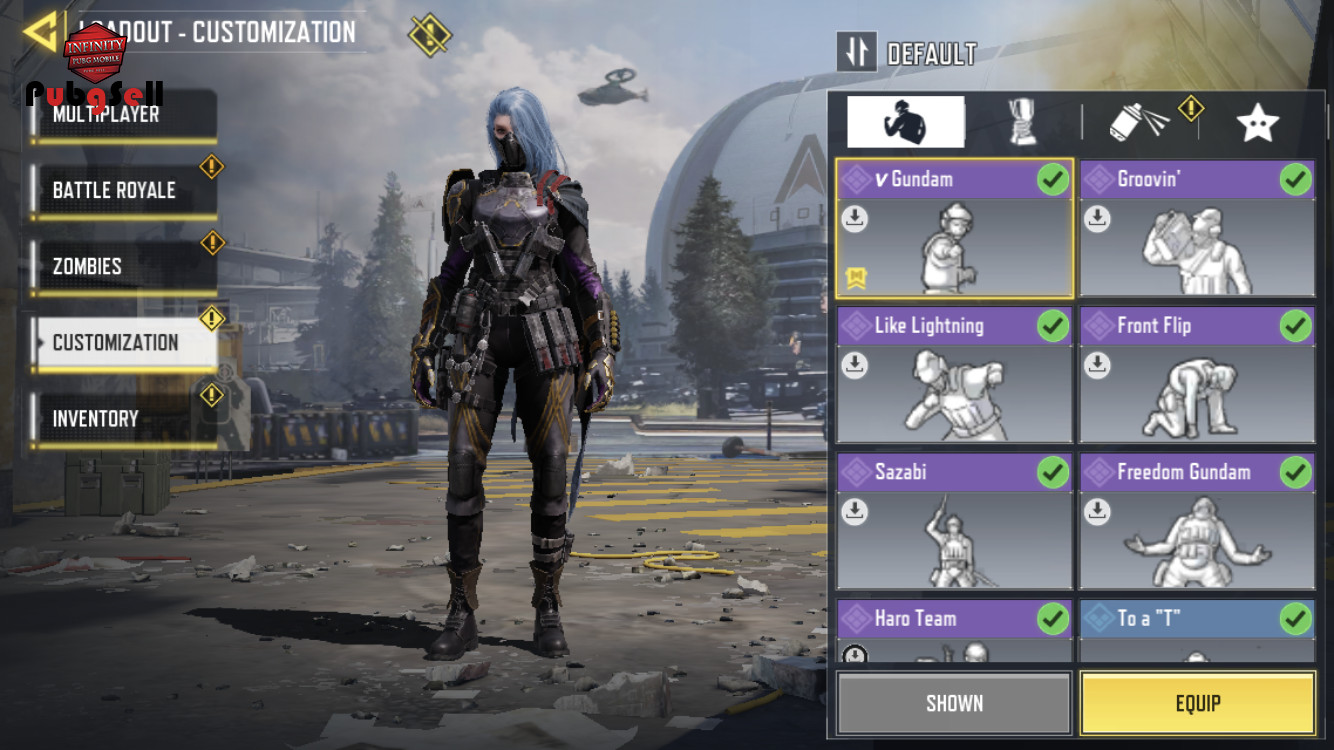Select the Haro Team emote

coord(954,631)
